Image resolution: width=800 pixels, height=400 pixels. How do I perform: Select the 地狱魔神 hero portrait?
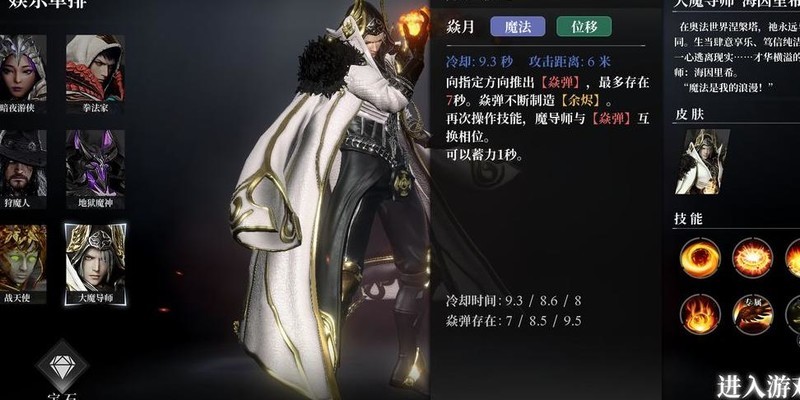[x=95, y=160]
